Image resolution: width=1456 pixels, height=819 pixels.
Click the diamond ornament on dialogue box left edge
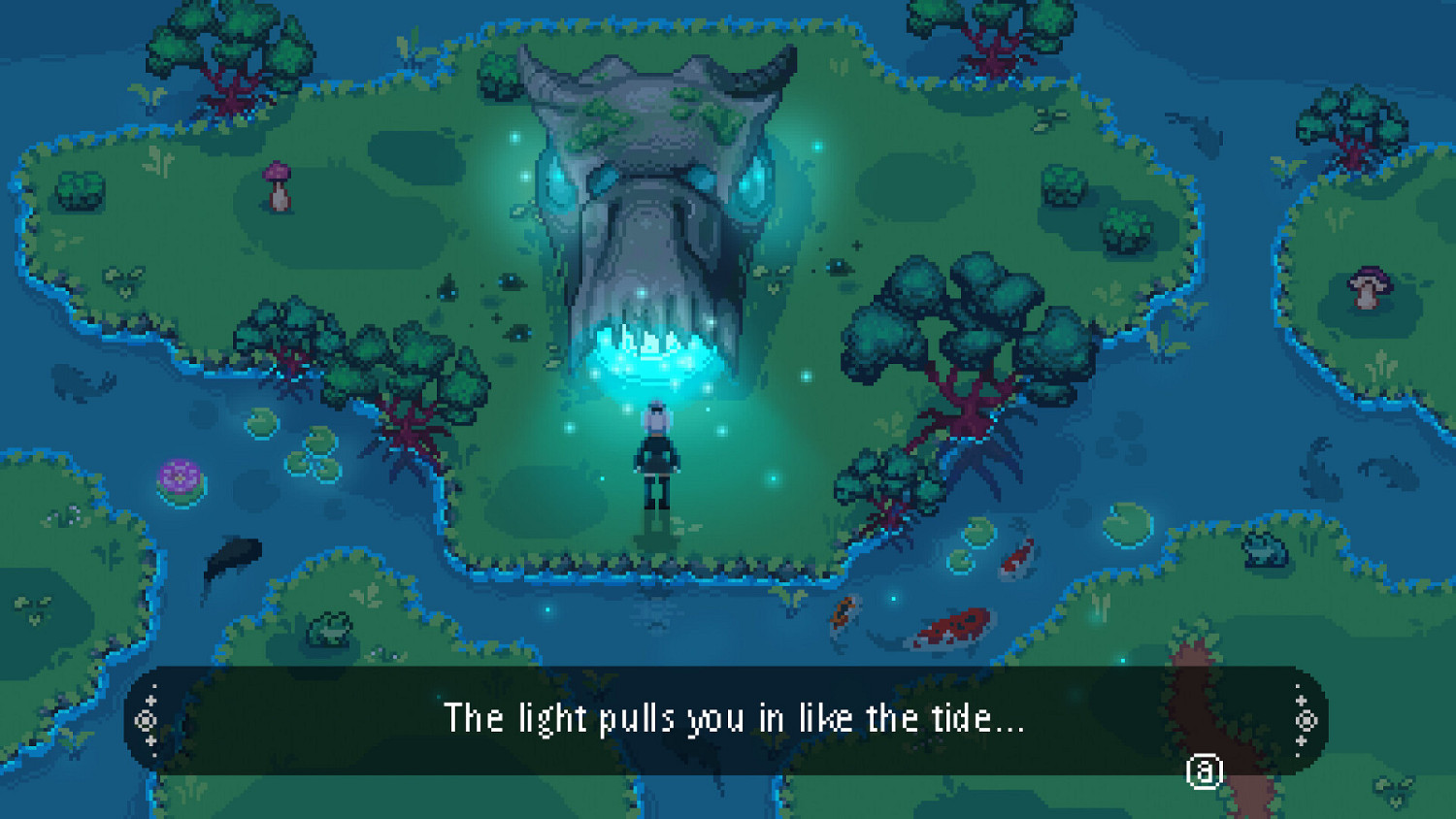(x=148, y=720)
